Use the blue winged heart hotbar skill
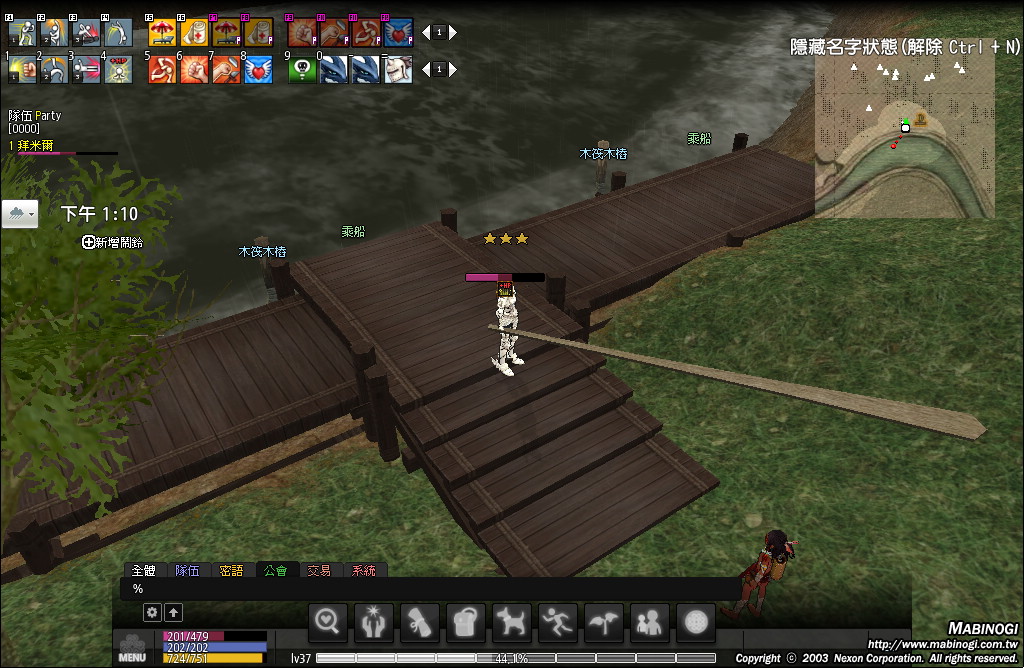1024x668 pixels. click(258, 69)
